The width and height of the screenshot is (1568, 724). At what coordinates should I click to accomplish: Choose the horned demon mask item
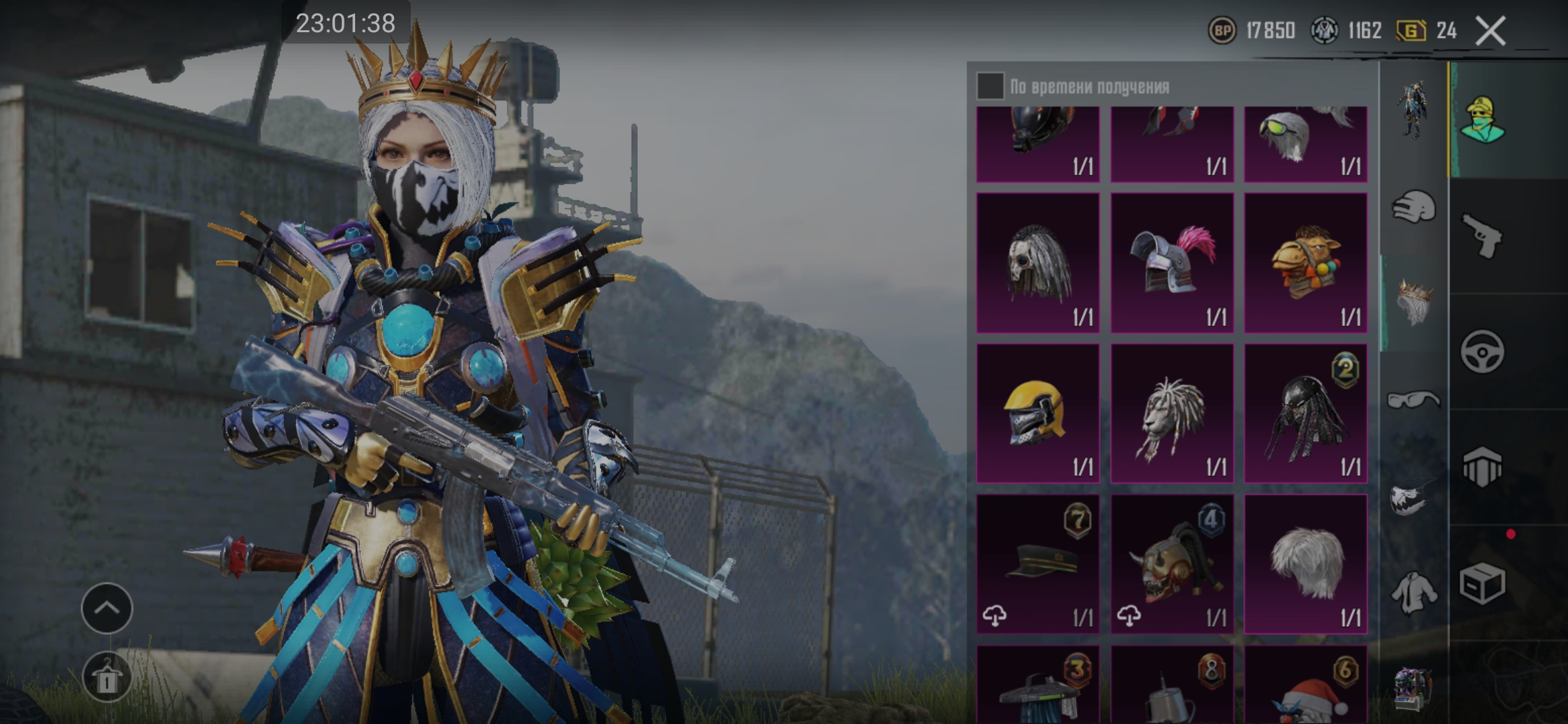pos(1172,564)
